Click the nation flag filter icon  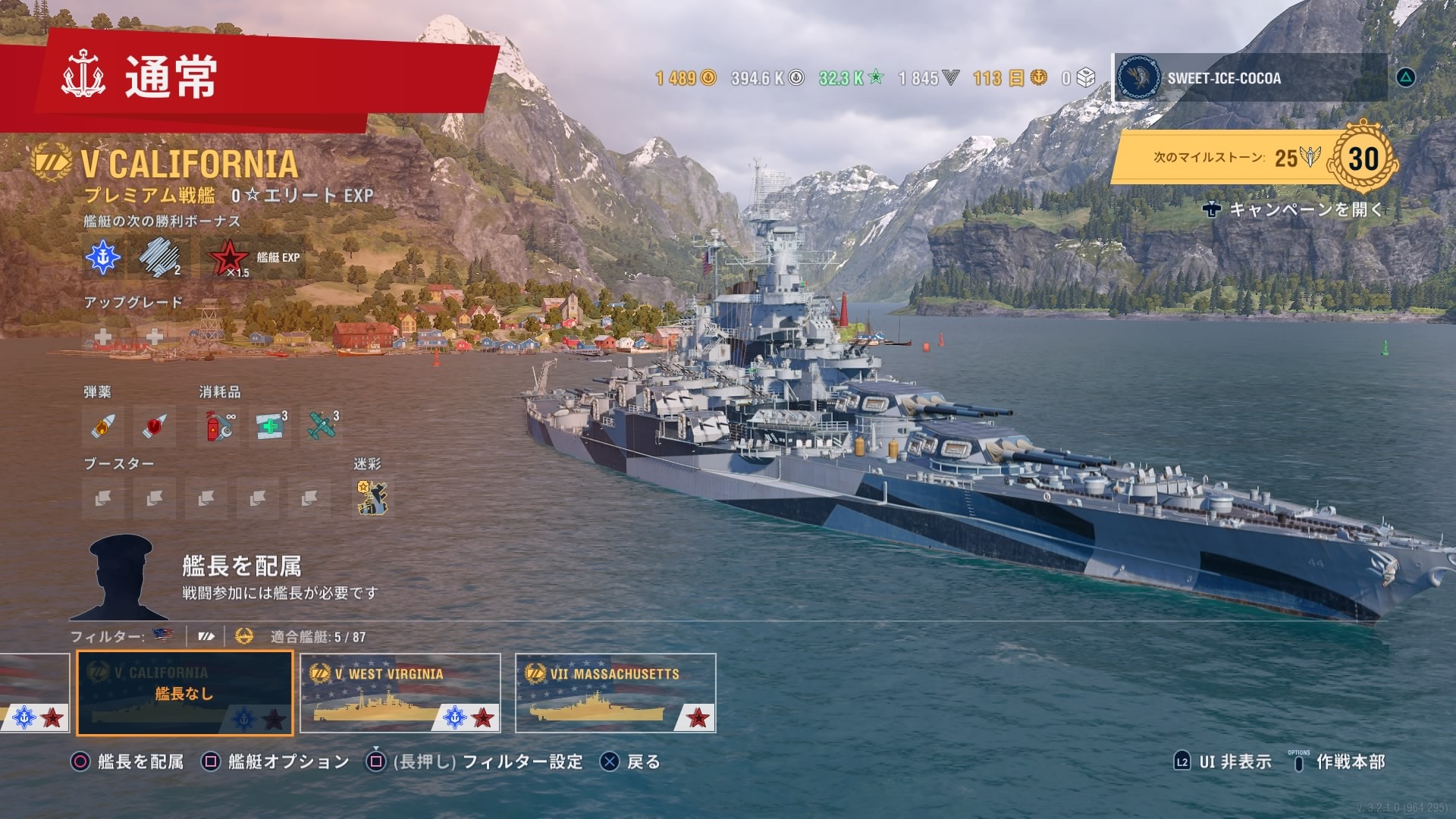pos(162,636)
